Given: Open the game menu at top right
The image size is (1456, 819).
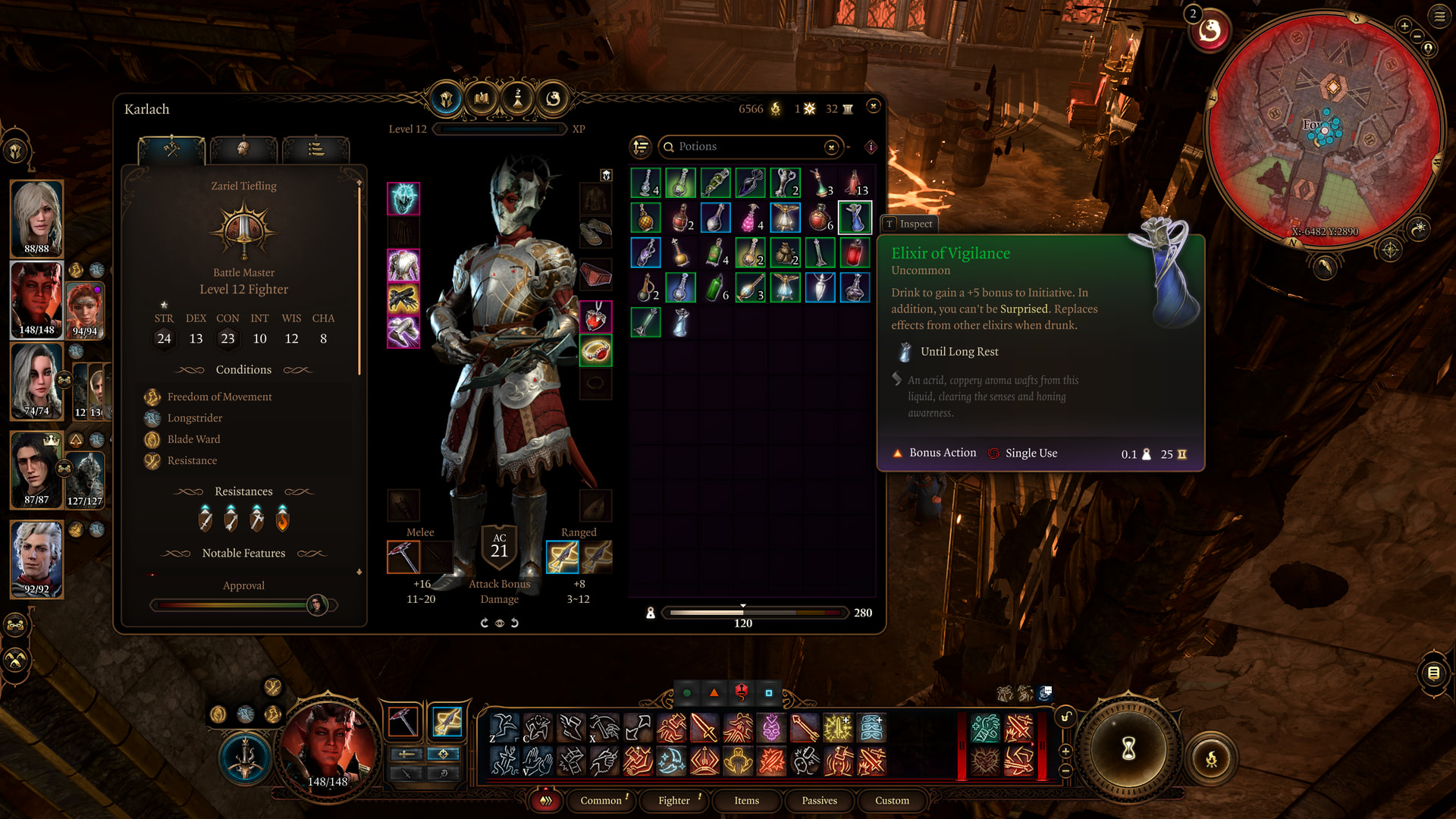Looking at the screenshot, I should (x=1439, y=17).
